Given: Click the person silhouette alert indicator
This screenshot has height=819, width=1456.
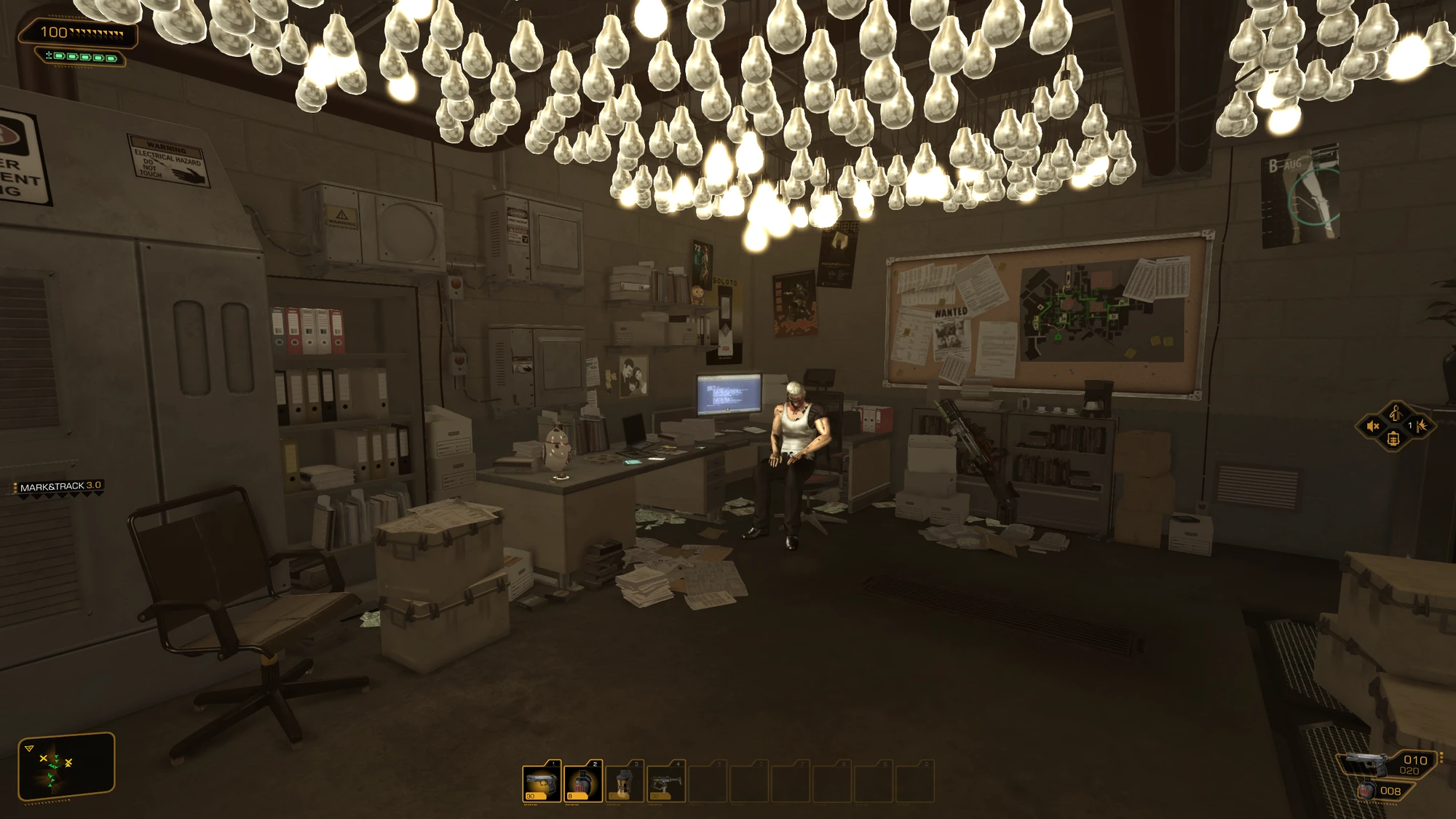Looking at the screenshot, I should (x=1396, y=414).
